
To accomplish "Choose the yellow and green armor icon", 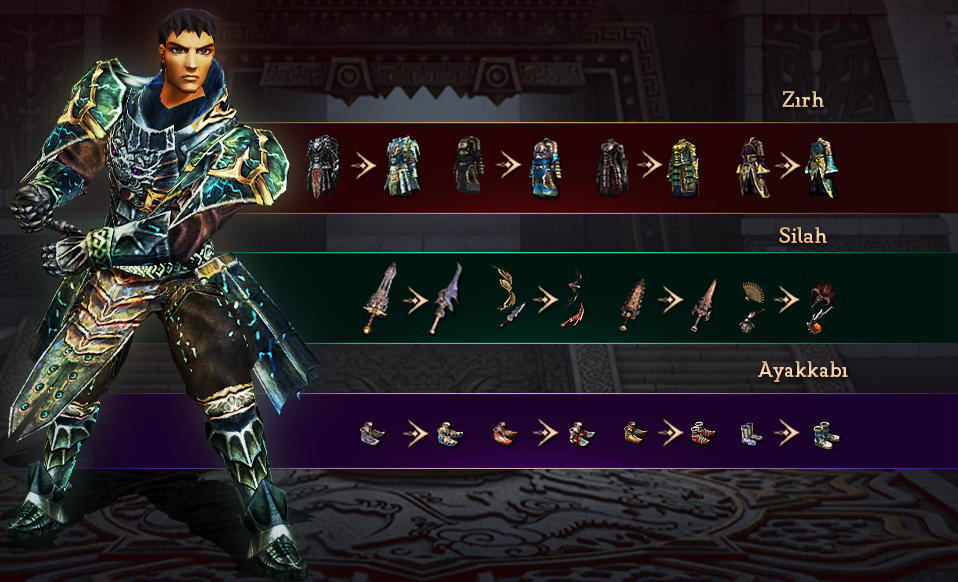I will [x=683, y=167].
